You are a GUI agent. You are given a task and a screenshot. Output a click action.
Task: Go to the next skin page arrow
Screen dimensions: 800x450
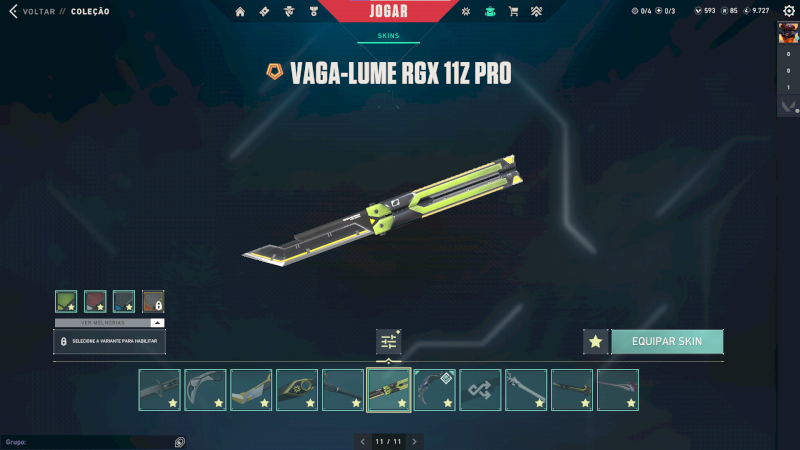414,441
